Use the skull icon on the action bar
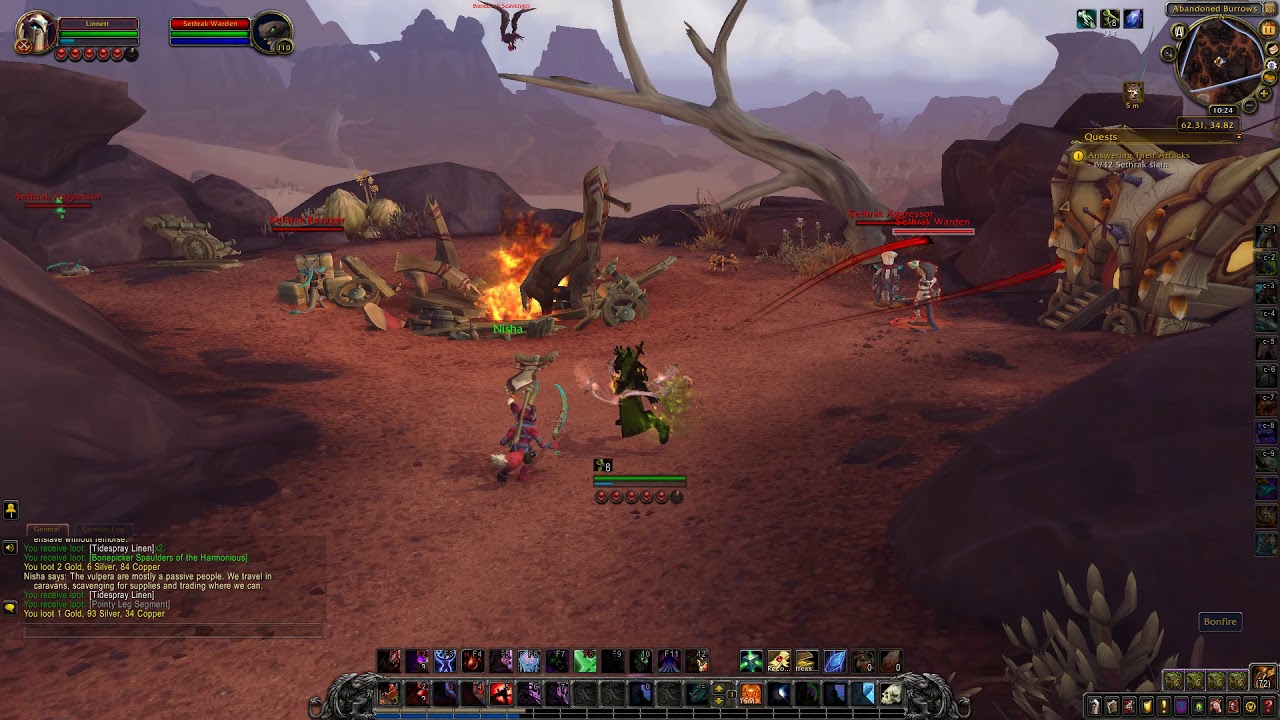Image resolution: width=1280 pixels, height=720 pixels. tap(891, 693)
